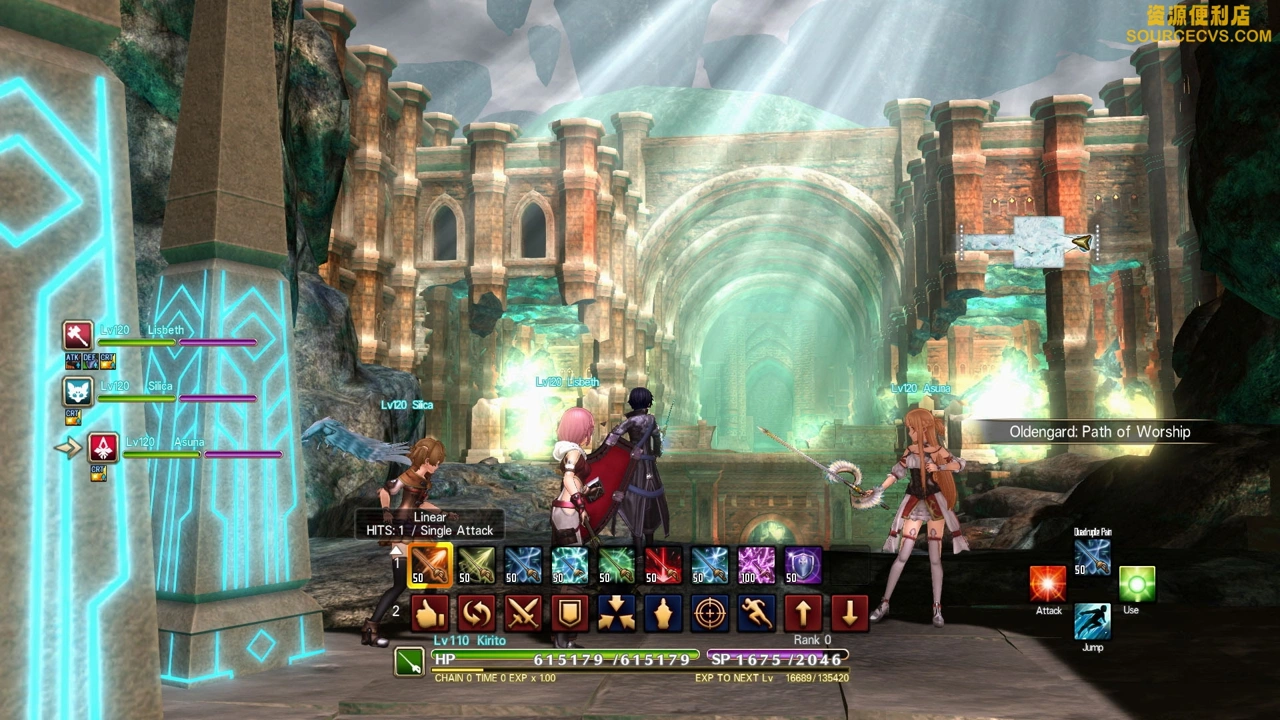Viewport: 1280px width, 720px height.
Task: Cast the purple lightning skill costing 100
Action: click(x=756, y=566)
